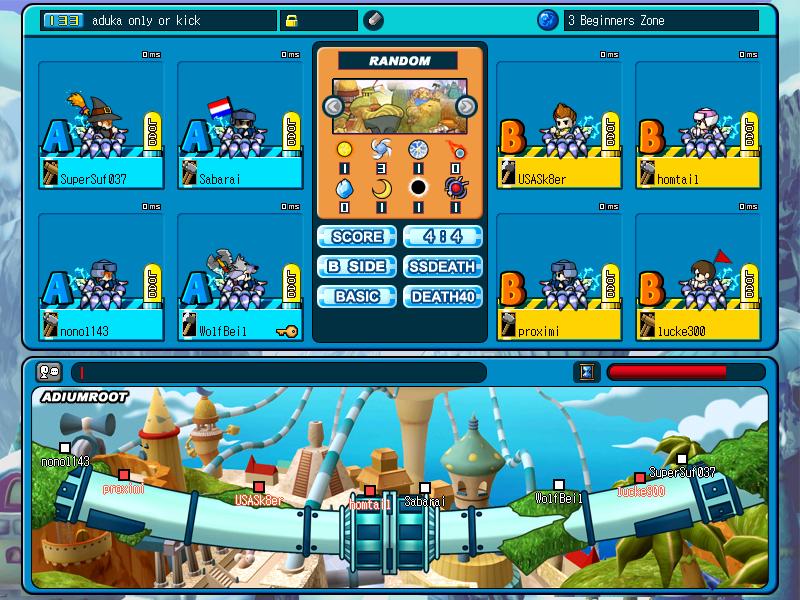Select homtail's player slot
This screenshot has width=800, height=600.
[698, 125]
